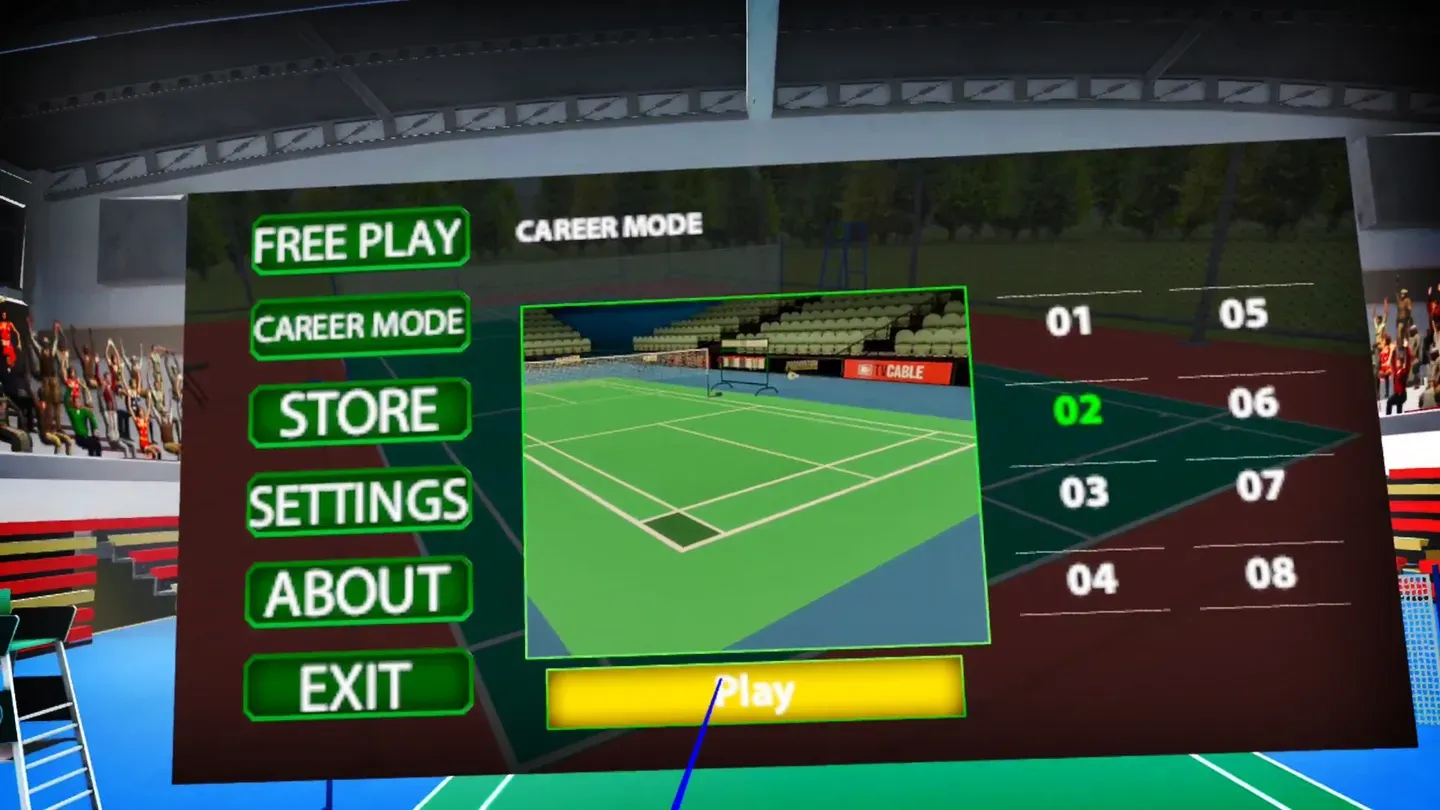View the ABOUT page
Image resolution: width=1440 pixels, height=810 pixels.
(x=357, y=590)
